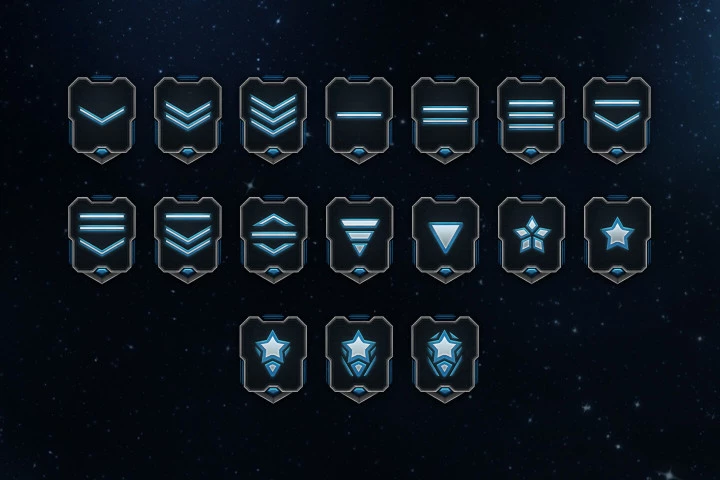Select badge with one bar above one chevron
The height and width of the screenshot is (480, 720).
616,116
